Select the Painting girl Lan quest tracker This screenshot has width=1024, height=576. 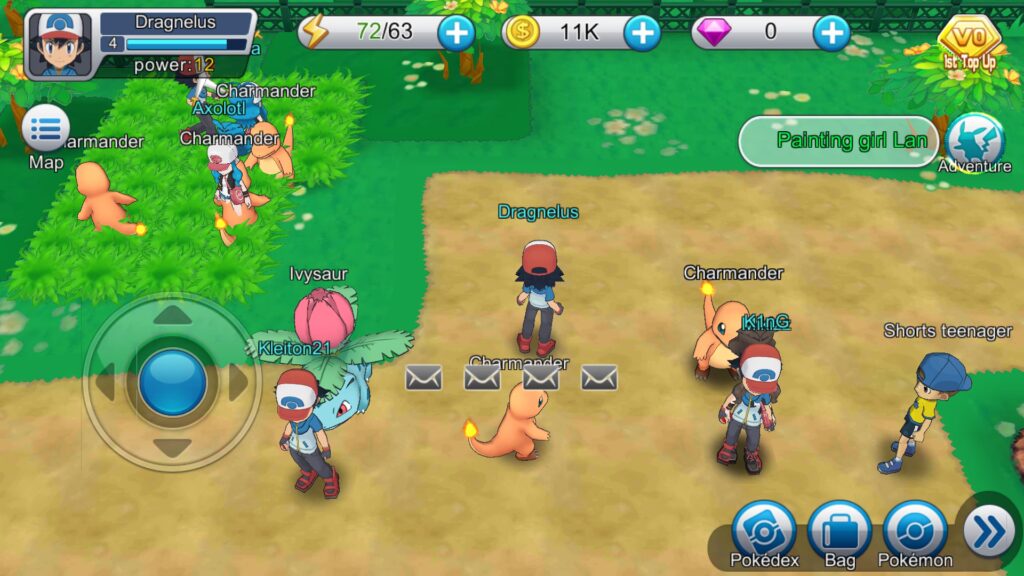tap(838, 141)
